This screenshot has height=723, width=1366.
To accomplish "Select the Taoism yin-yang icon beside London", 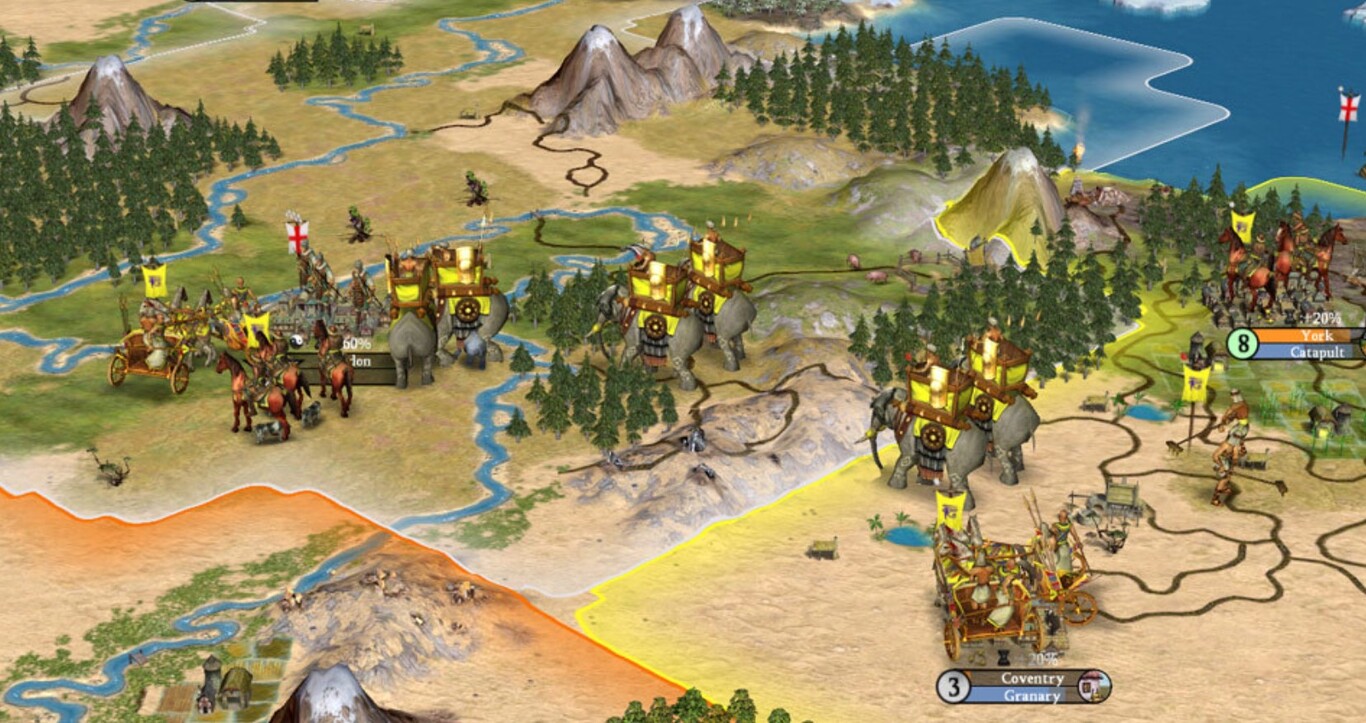I will pos(298,342).
